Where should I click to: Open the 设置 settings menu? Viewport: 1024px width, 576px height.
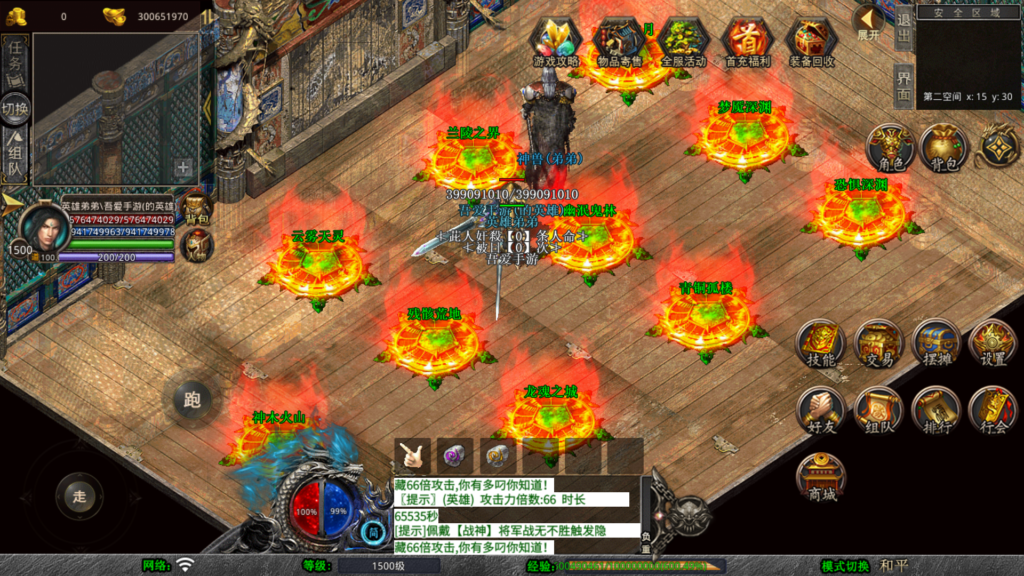(x=992, y=343)
